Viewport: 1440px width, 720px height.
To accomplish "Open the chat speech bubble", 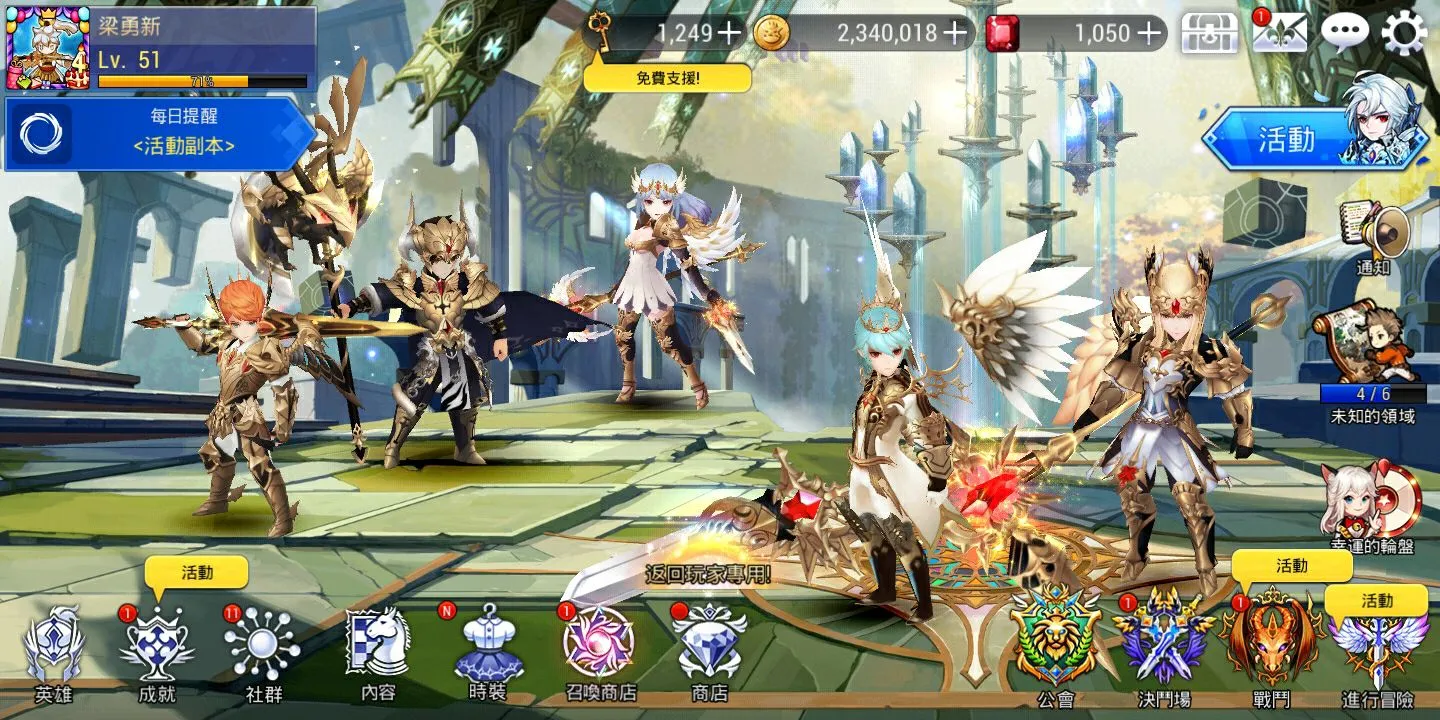I will click(x=1344, y=33).
